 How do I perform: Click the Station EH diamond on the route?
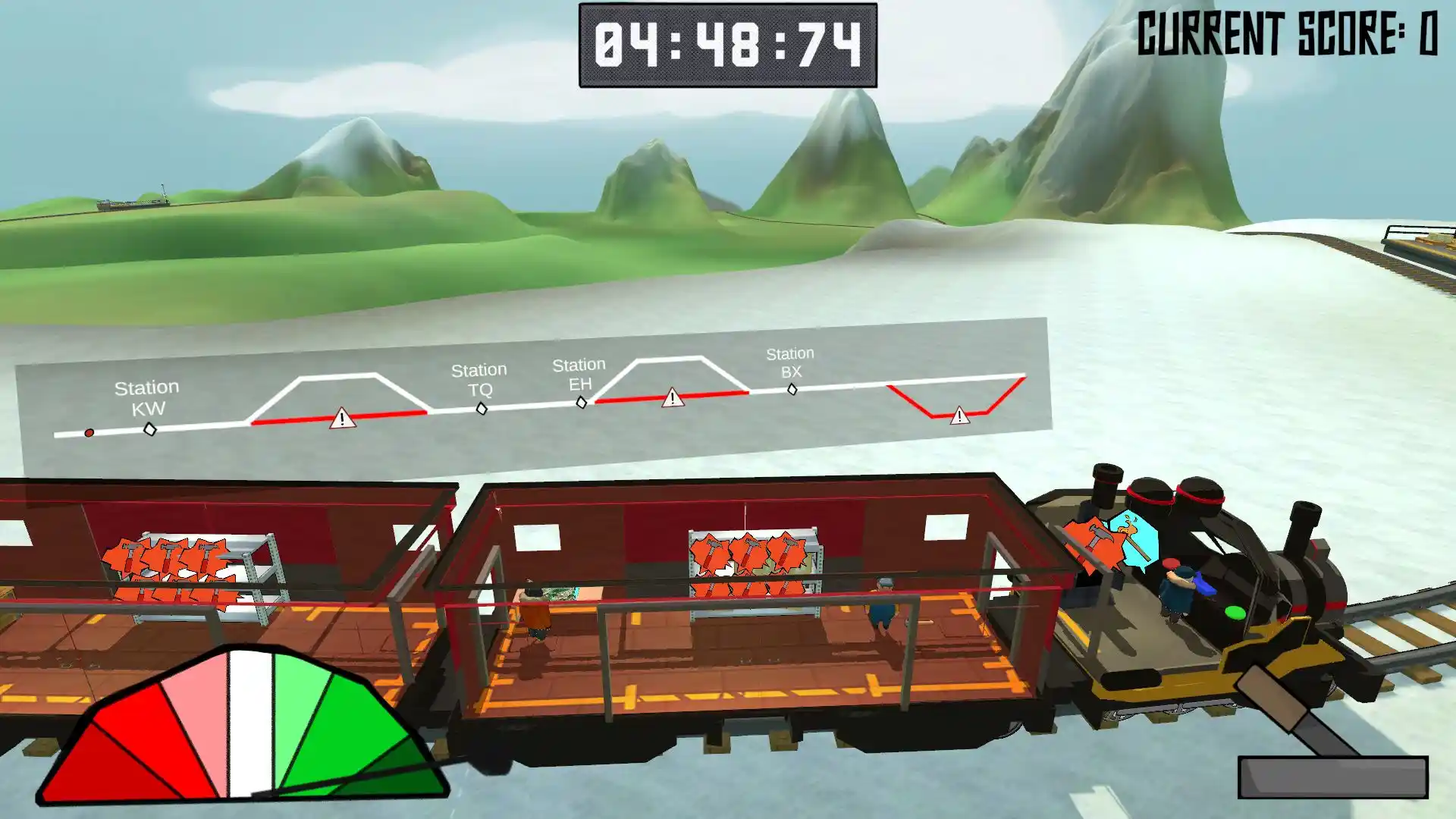[582, 403]
